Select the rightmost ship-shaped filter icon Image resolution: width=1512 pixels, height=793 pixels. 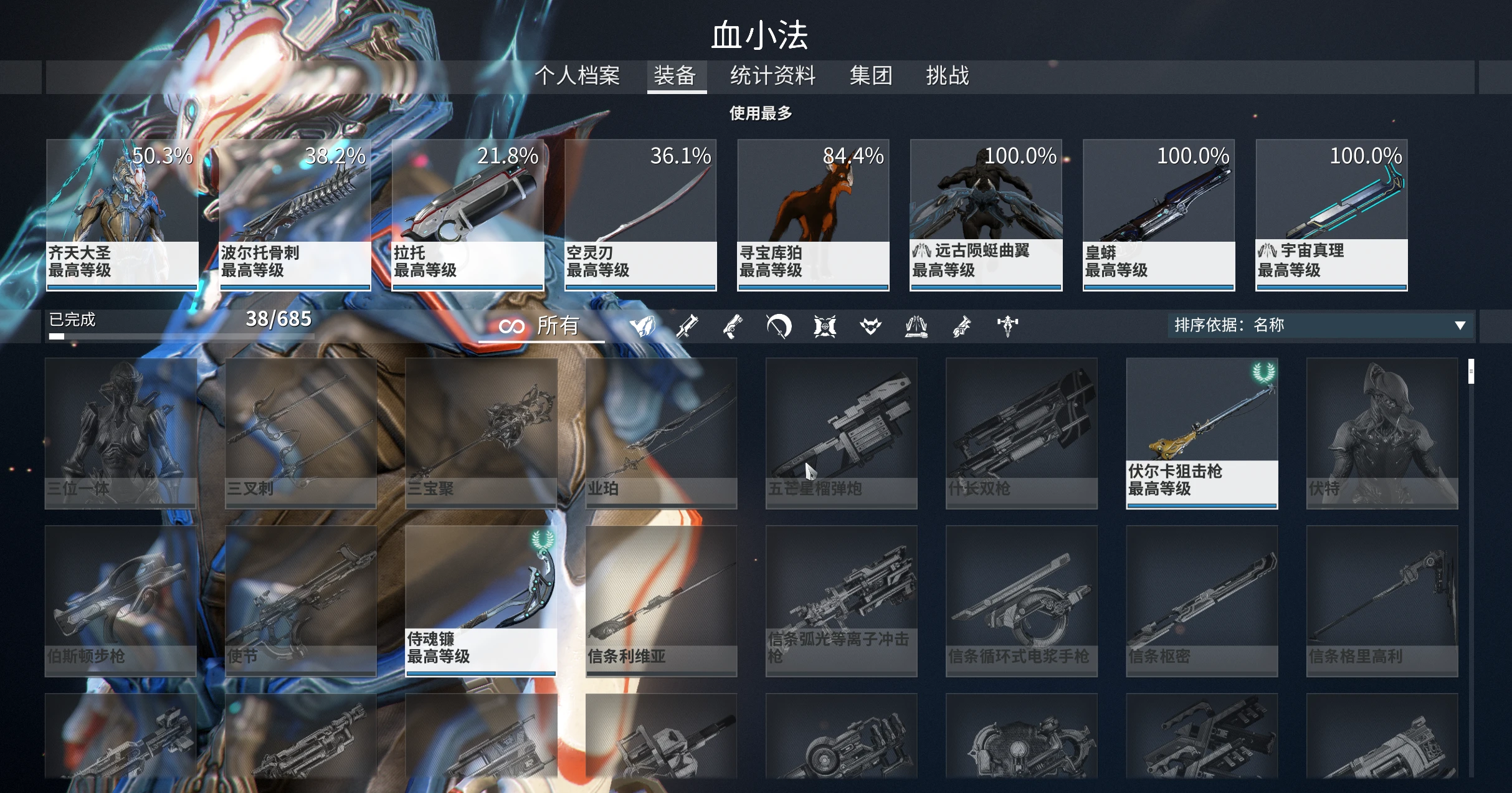pos(1008,326)
